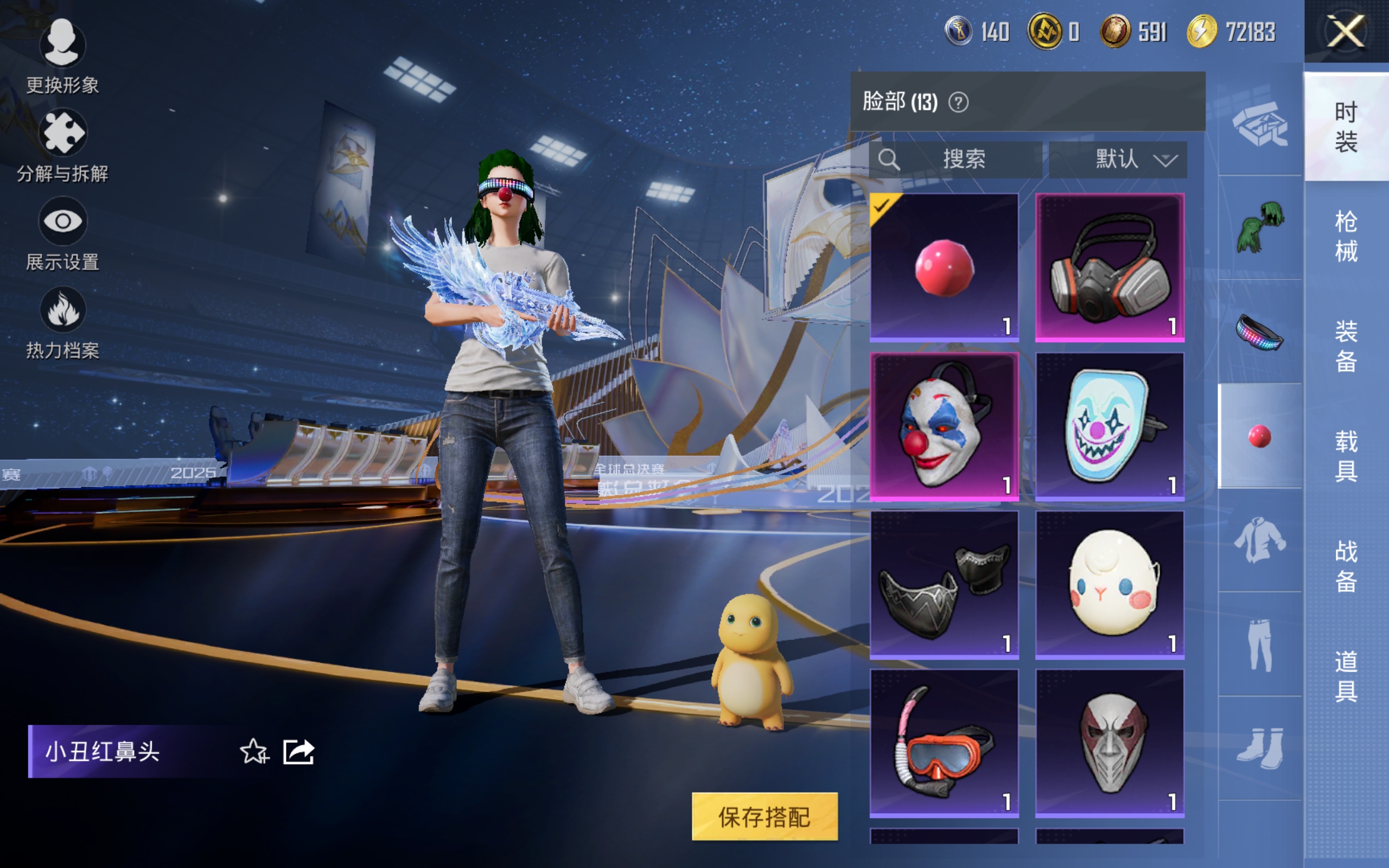Select the black half-face mask item

tap(944, 584)
